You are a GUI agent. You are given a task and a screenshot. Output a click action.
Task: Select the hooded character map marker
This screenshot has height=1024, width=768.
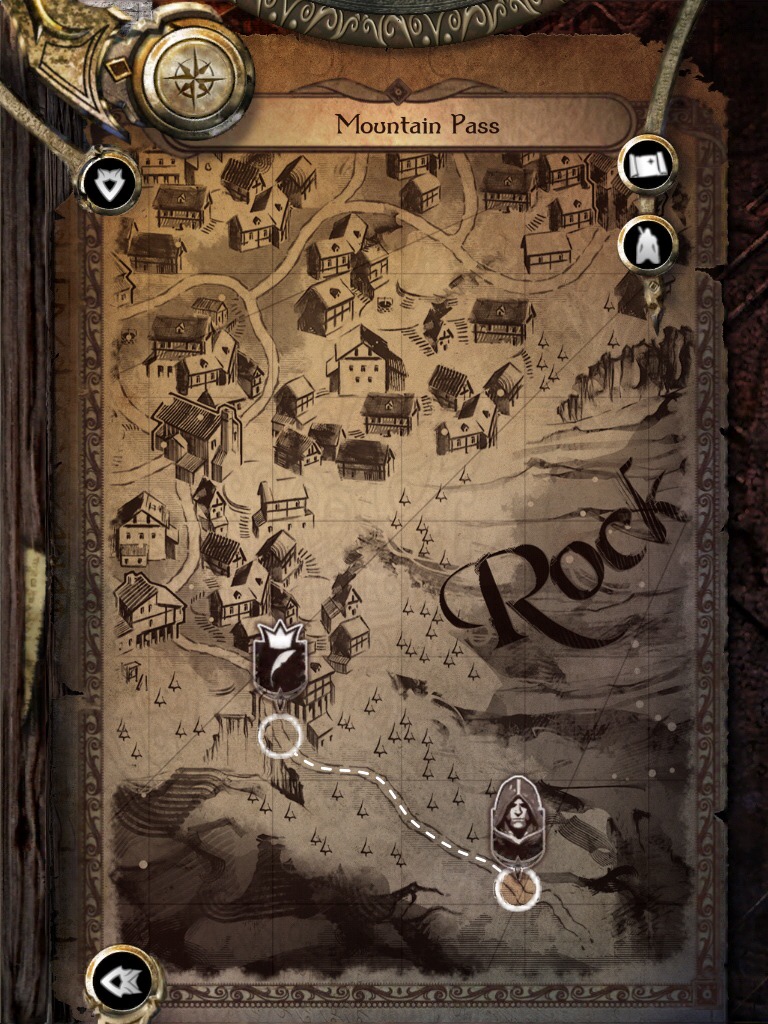pyautogui.click(x=515, y=820)
